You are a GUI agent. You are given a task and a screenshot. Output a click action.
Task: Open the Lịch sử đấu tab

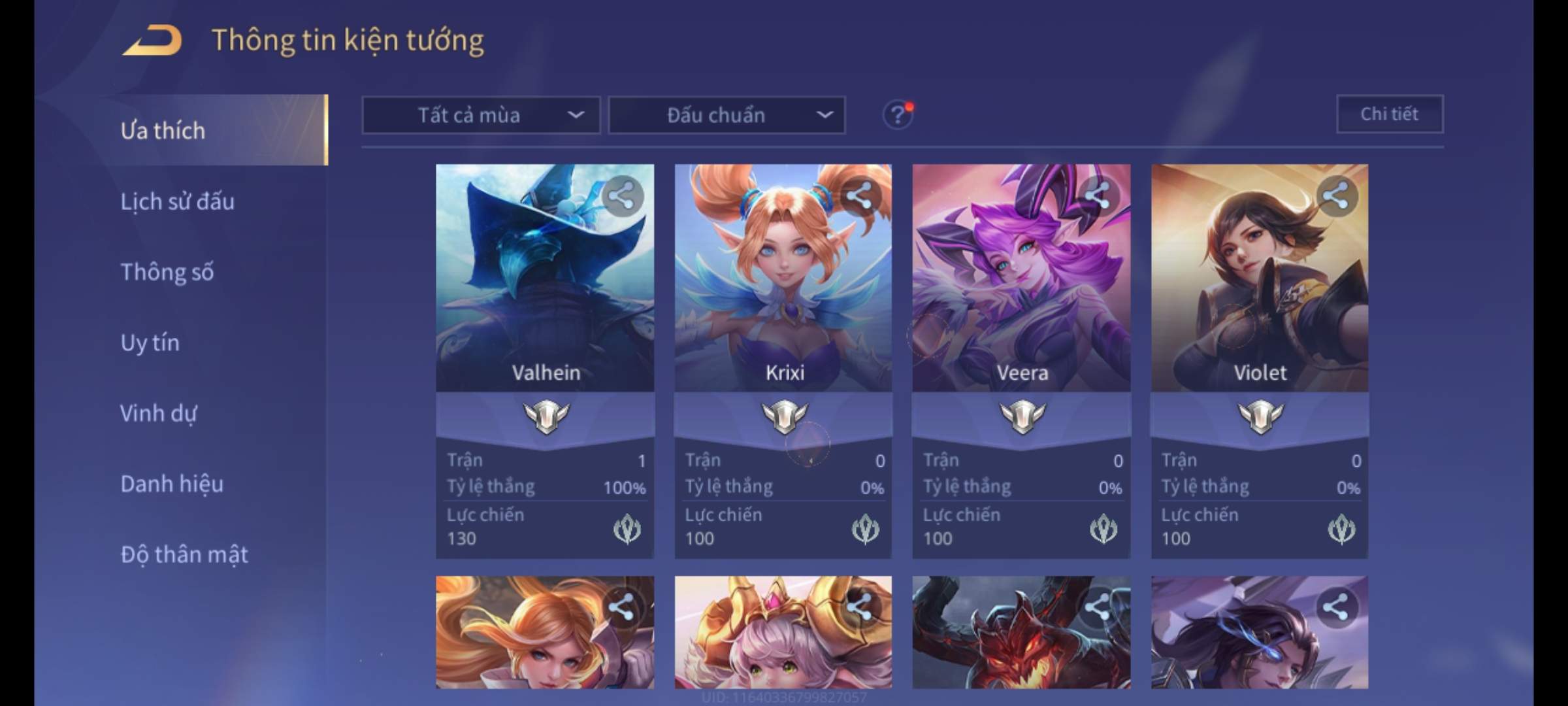[x=177, y=201]
